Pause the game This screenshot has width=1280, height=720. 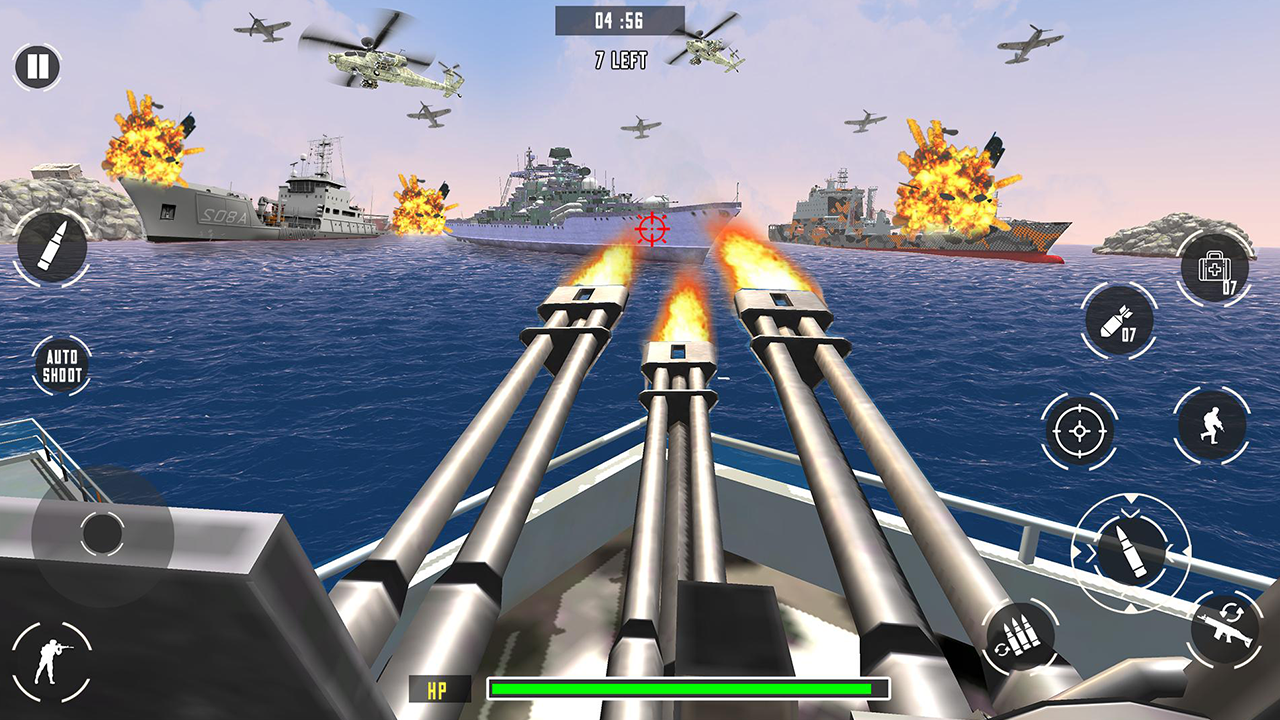tap(35, 67)
